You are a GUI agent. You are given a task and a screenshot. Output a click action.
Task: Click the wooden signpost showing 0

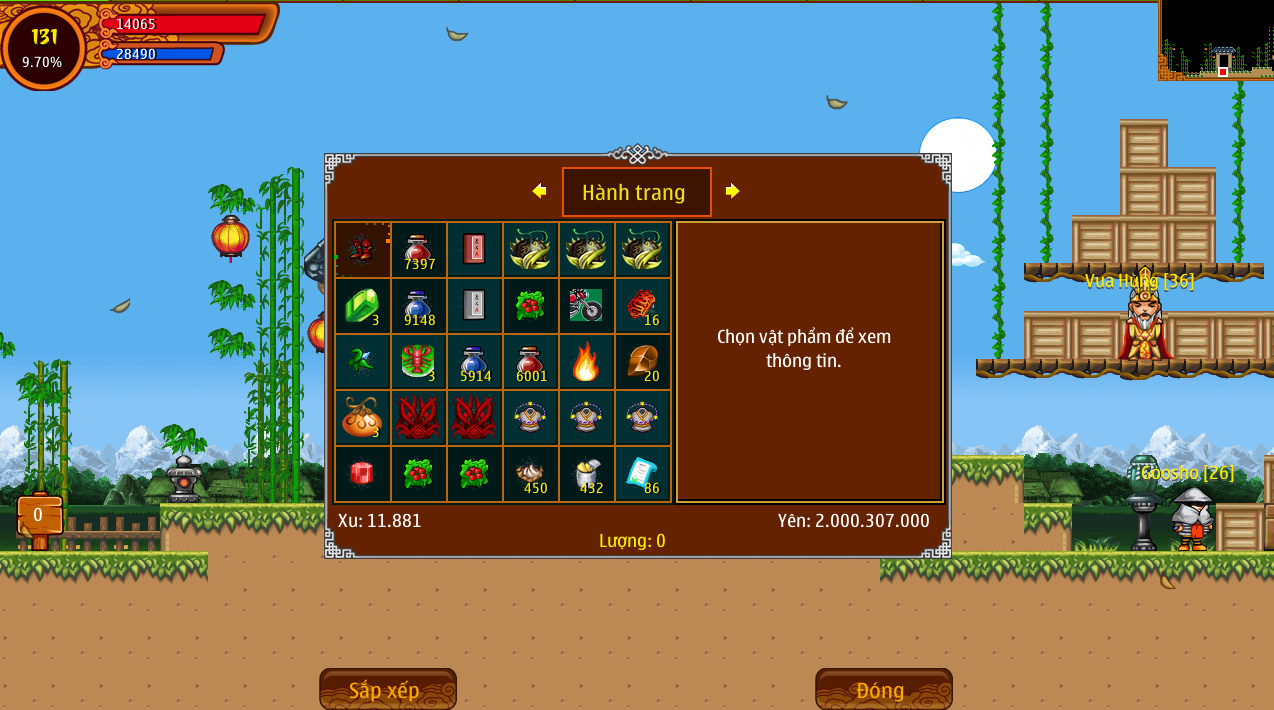coord(39,516)
